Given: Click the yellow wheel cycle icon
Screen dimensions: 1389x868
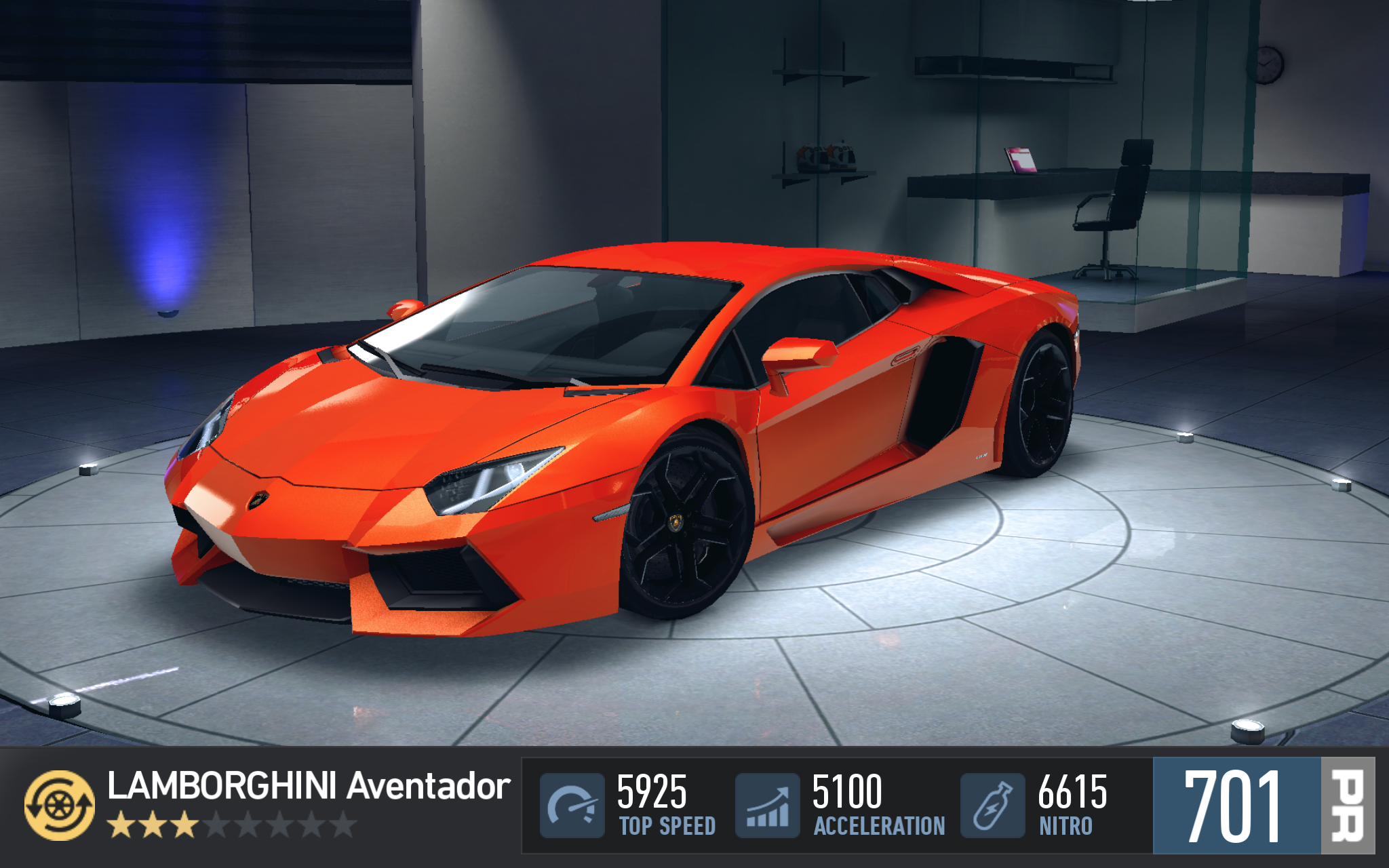Looking at the screenshot, I should coord(60,805).
